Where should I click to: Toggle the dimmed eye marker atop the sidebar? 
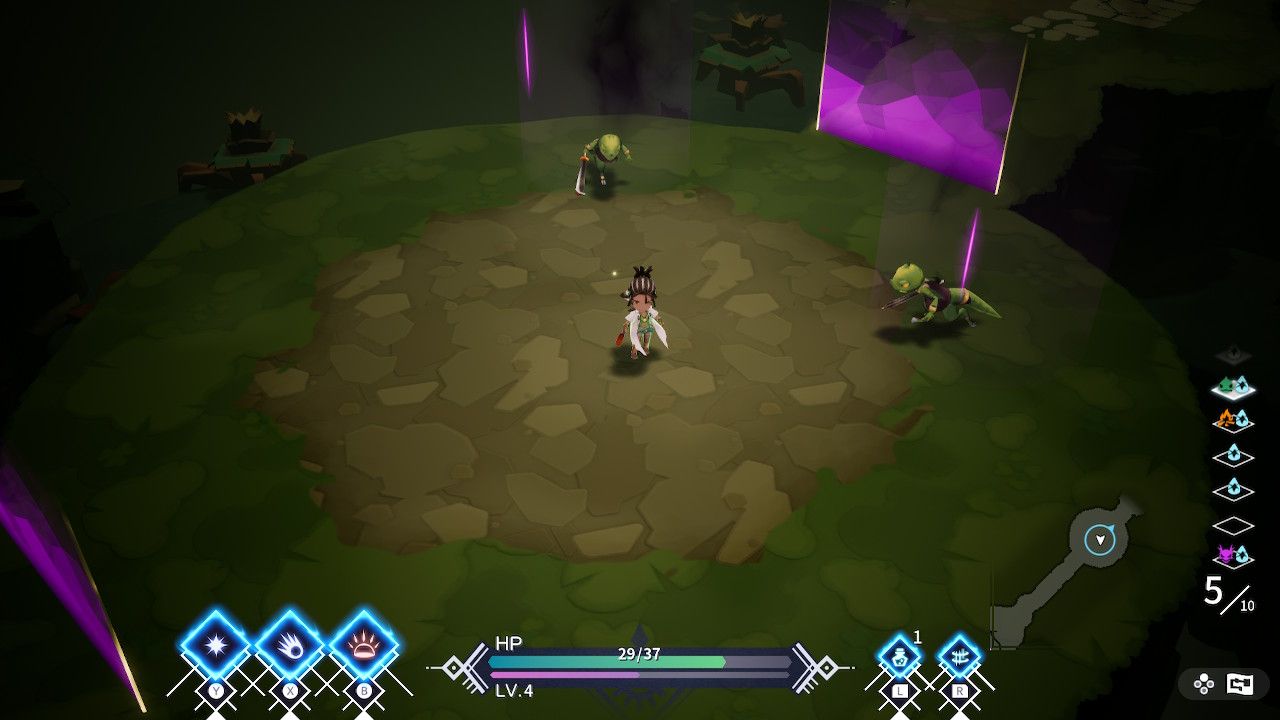coord(1233,352)
